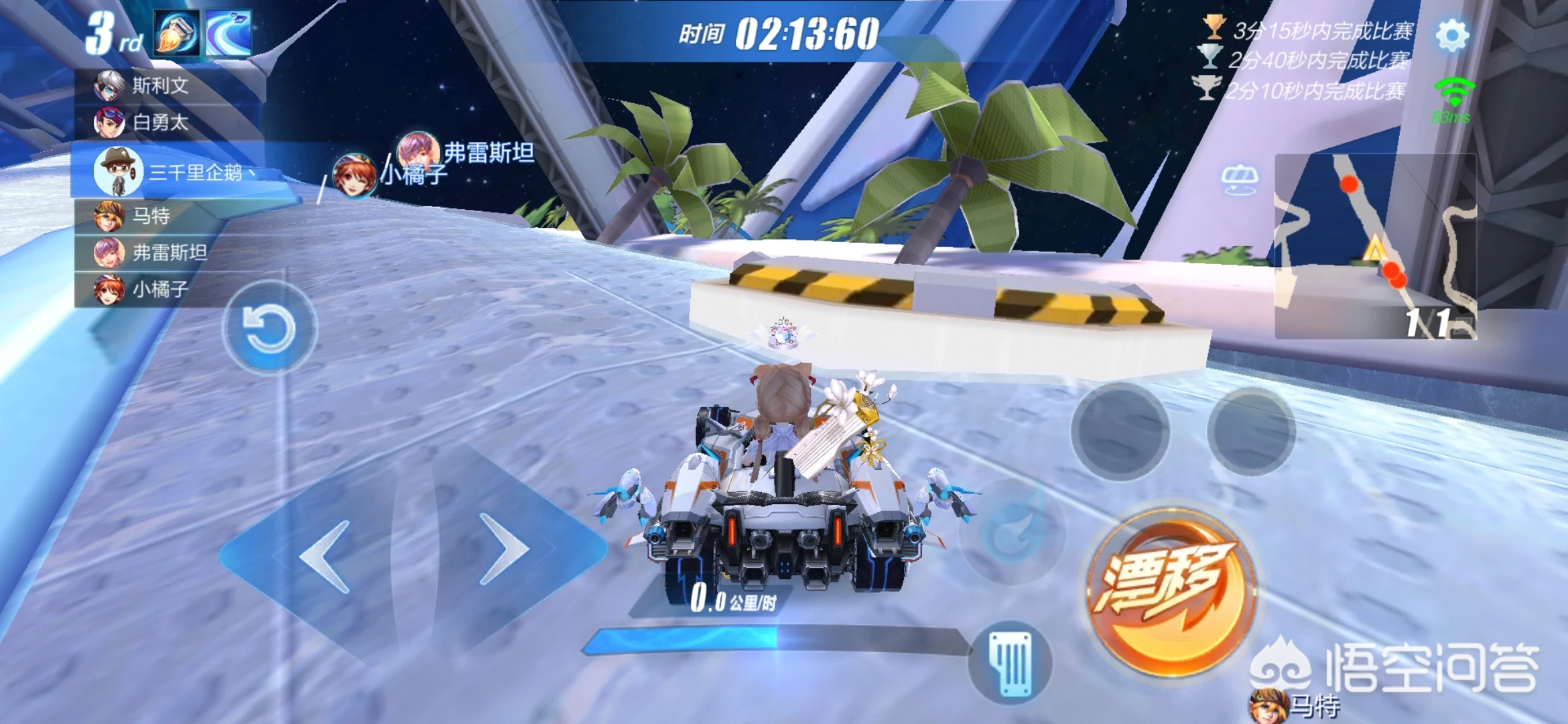The height and width of the screenshot is (724, 1568).
Task: Select player 白勇太 in the ranking list
Action: click(161, 123)
